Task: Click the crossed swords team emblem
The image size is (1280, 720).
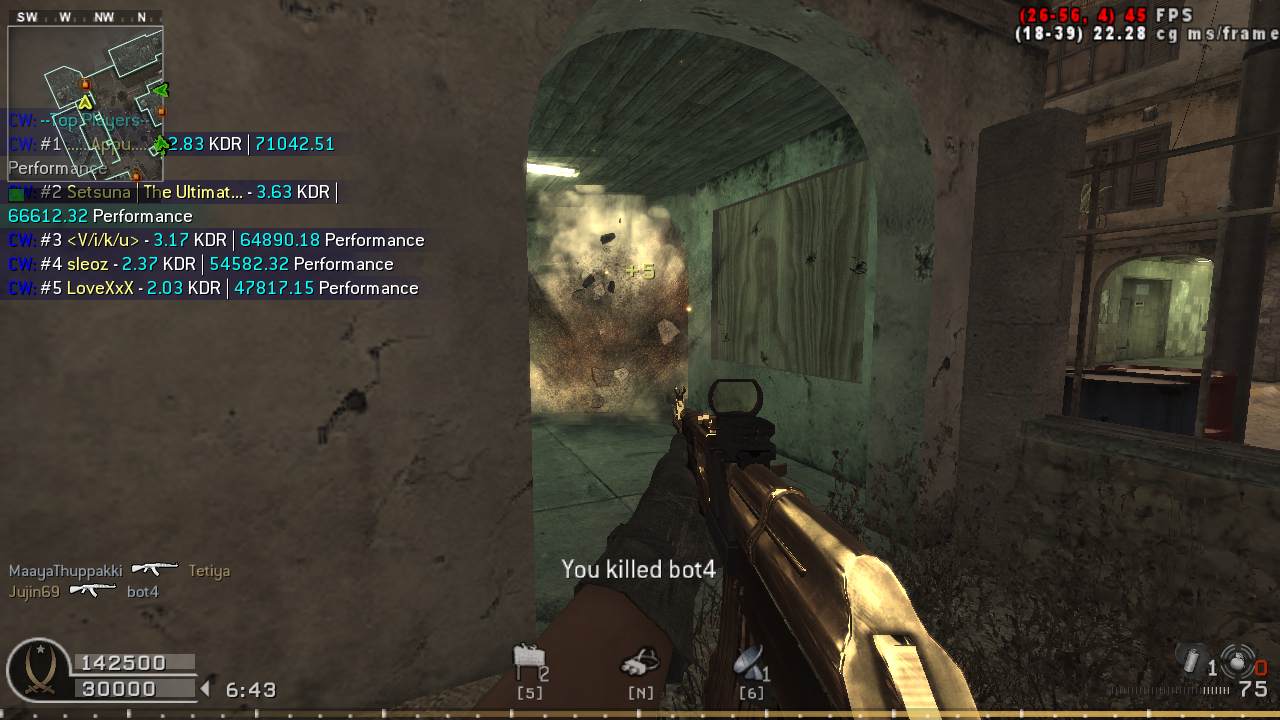Action: pyautogui.click(x=38, y=670)
